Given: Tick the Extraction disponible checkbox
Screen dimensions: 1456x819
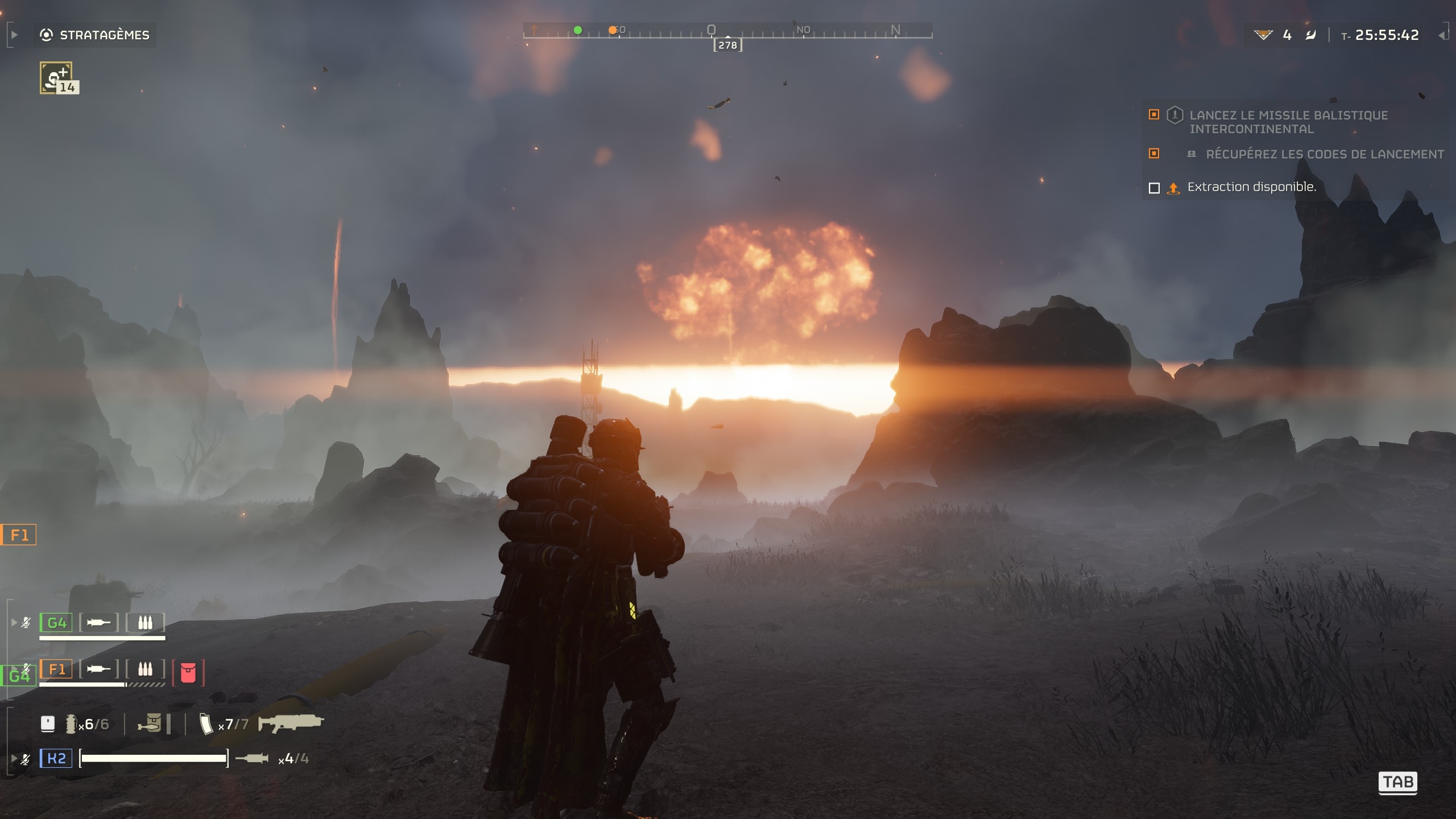Looking at the screenshot, I should coord(1154,188).
